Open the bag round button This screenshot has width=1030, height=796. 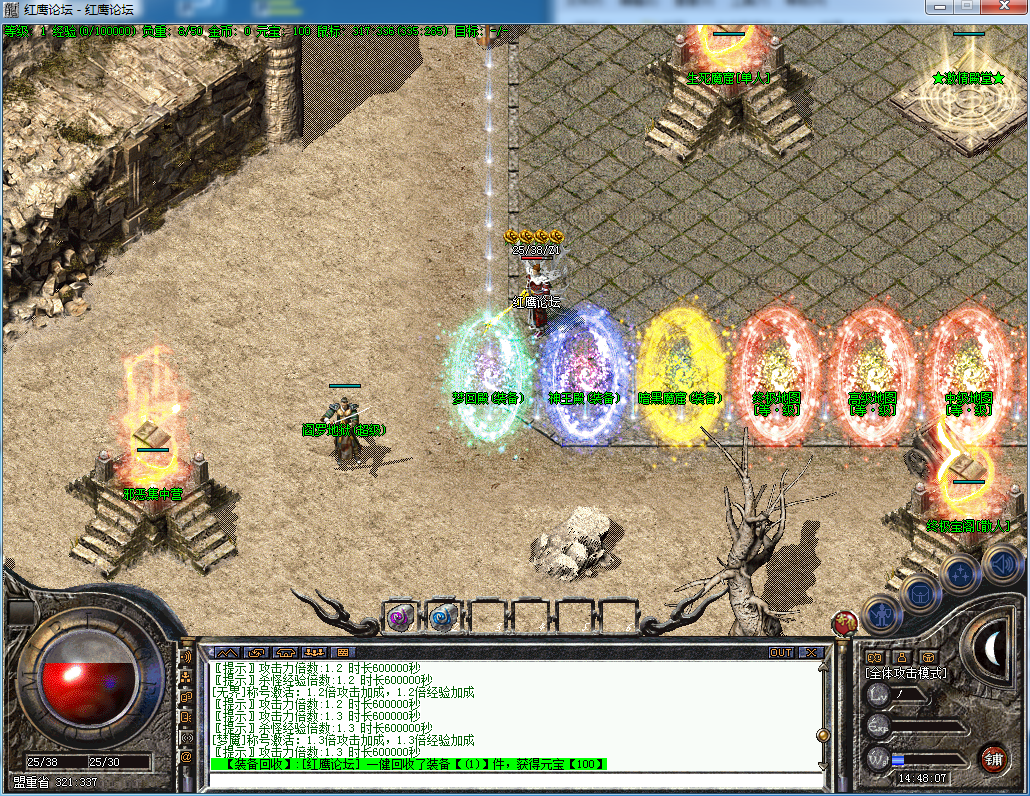(x=919, y=594)
